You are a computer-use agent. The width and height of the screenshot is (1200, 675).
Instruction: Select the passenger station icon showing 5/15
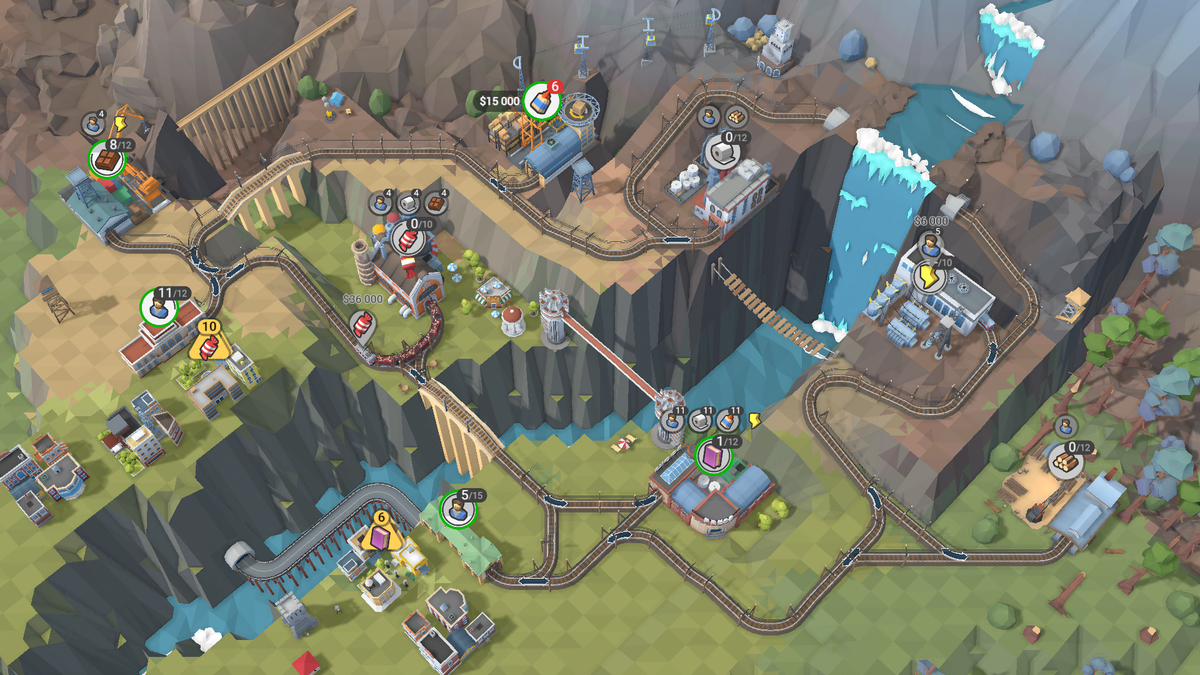click(458, 510)
